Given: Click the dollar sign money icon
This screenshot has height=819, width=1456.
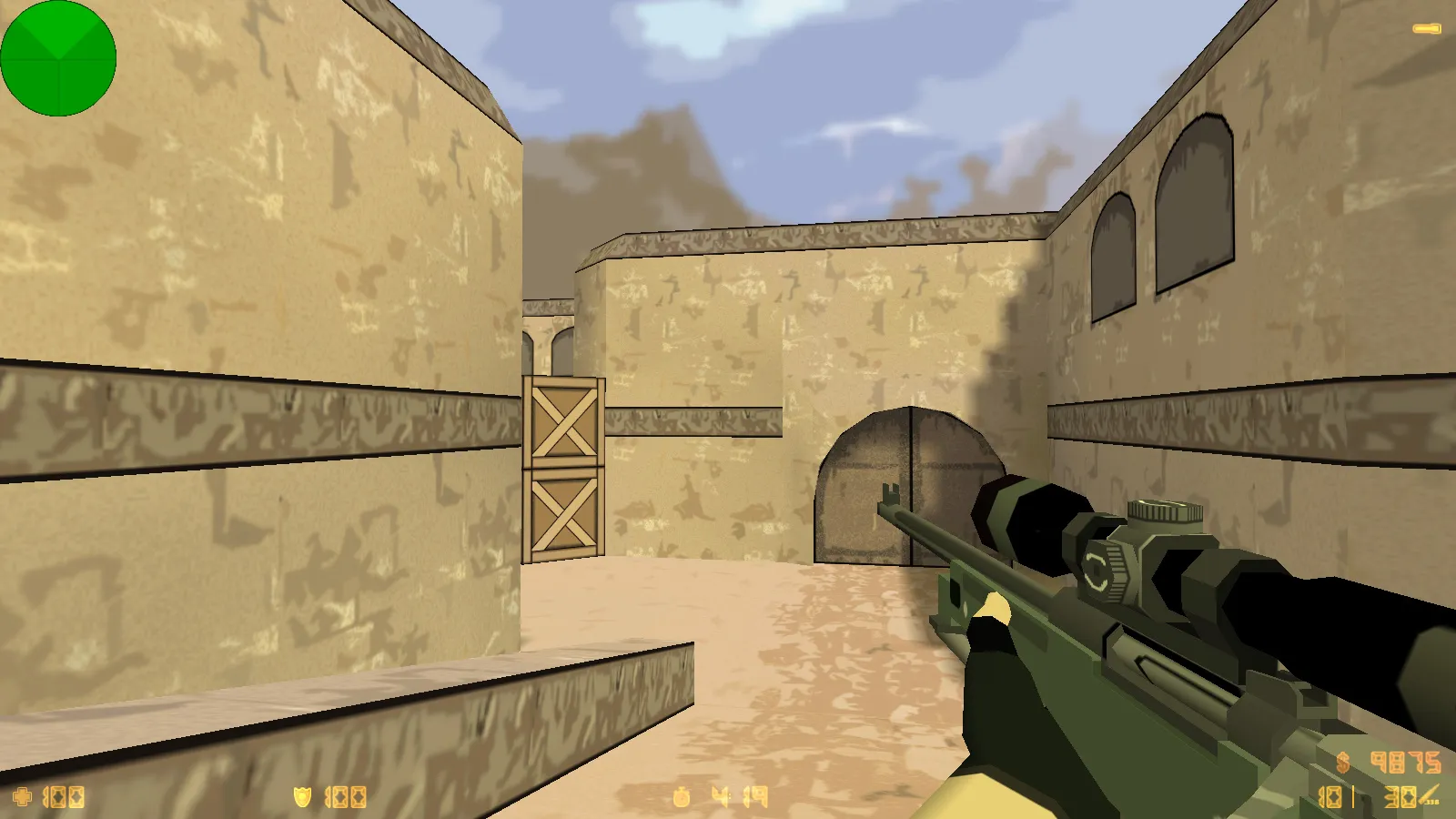Looking at the screenshot, I should click(x=1342, y=763).
